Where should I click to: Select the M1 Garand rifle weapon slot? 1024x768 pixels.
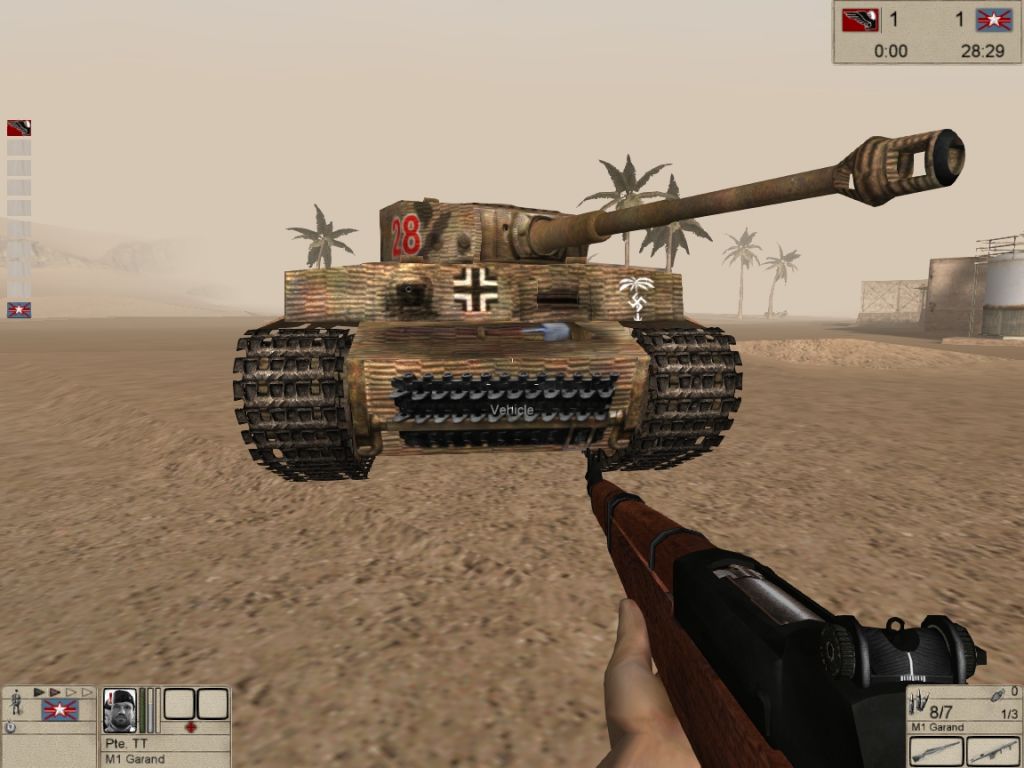[937, 751]
